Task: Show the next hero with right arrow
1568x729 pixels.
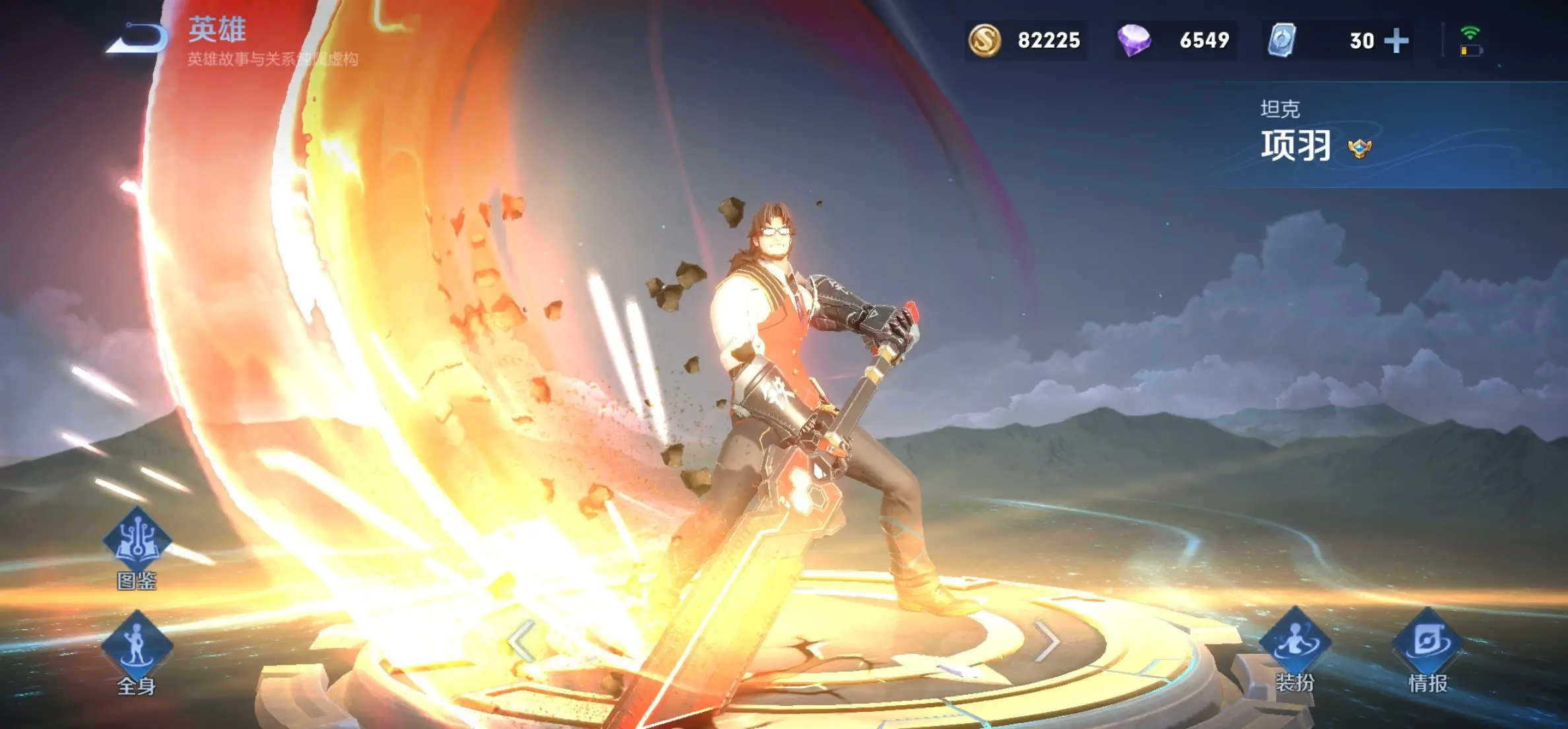Action: coord(1046,641)
